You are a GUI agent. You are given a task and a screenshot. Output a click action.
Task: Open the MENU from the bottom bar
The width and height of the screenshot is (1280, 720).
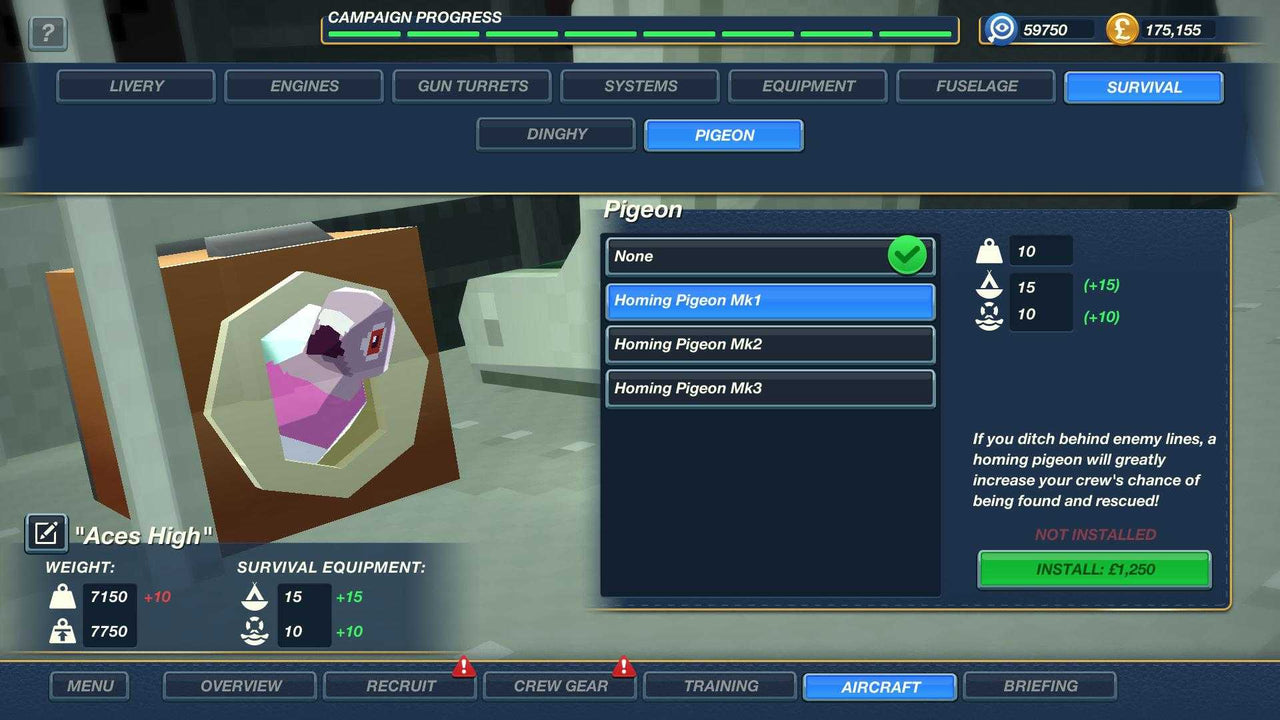(89, 686)
